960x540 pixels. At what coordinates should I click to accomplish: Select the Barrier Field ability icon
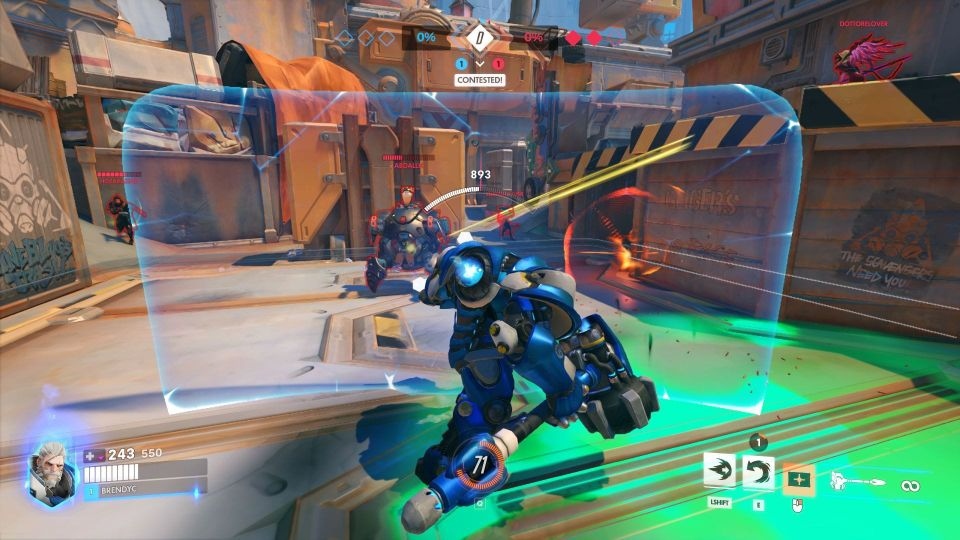click(798, 478)
